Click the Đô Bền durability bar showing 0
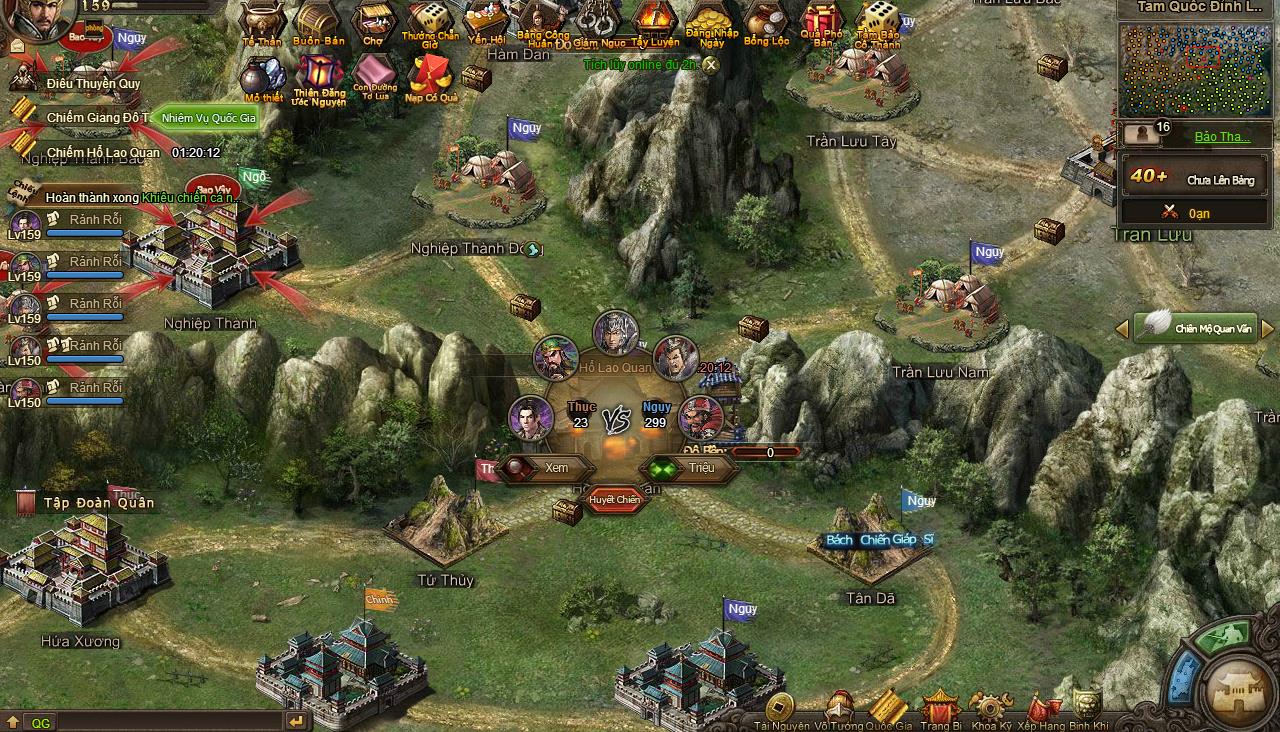The image size is (1280, 732). [767, 452]
